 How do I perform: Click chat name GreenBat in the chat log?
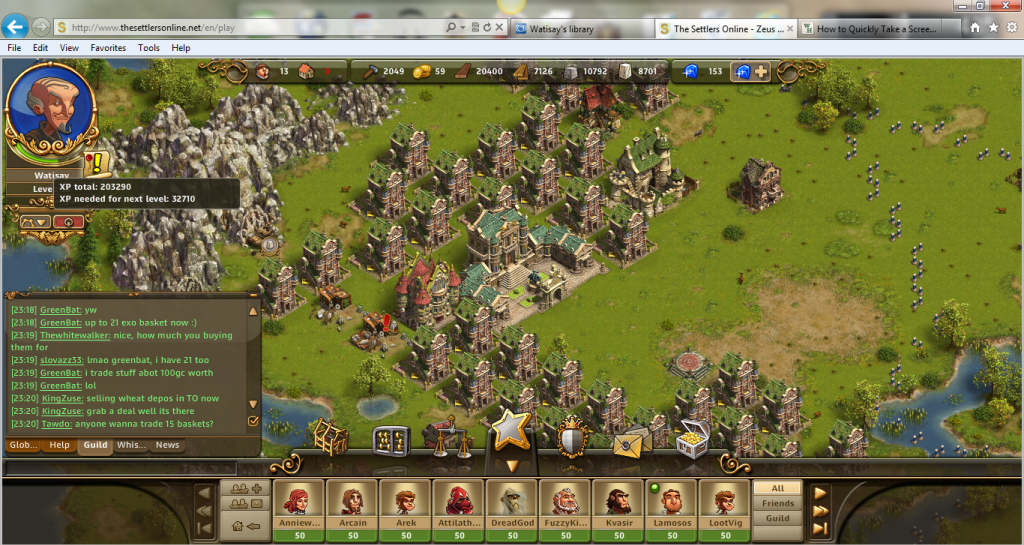pyautogui.click(x=60, y=310)
